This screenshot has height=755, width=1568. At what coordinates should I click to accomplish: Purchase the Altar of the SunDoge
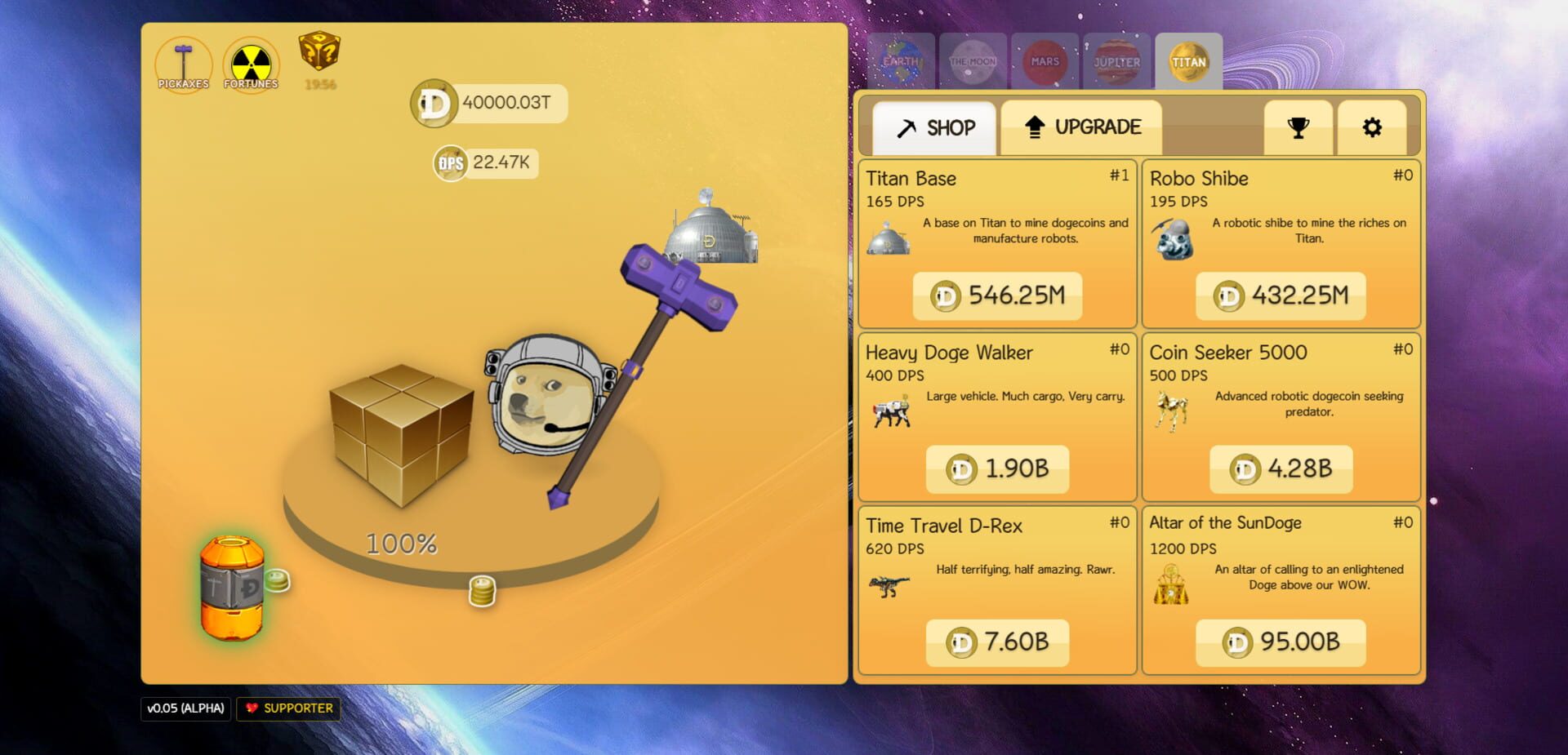click(1281, 642)
